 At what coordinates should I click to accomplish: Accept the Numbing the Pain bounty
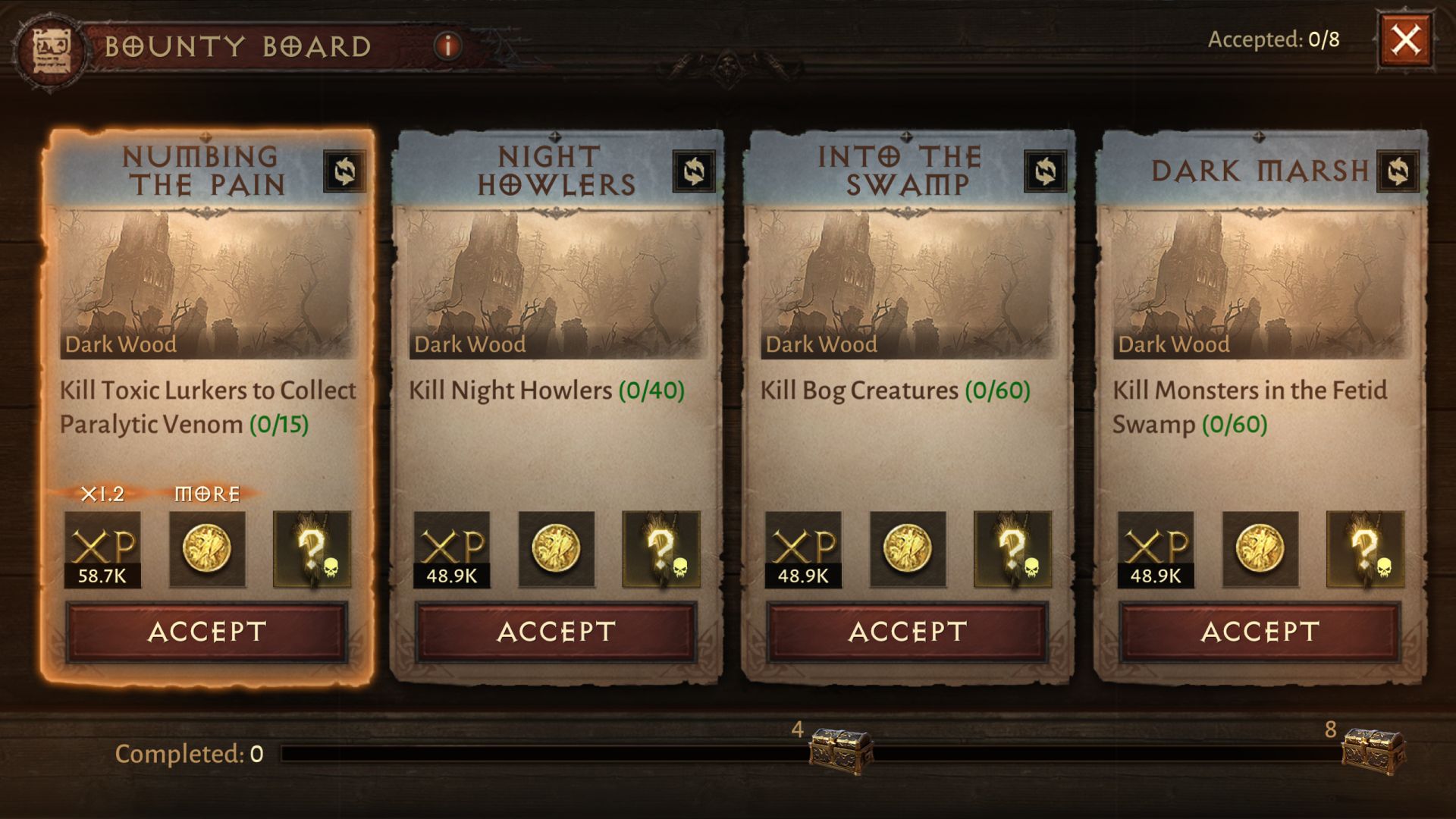pyautogui.click(x=206, y=632)
